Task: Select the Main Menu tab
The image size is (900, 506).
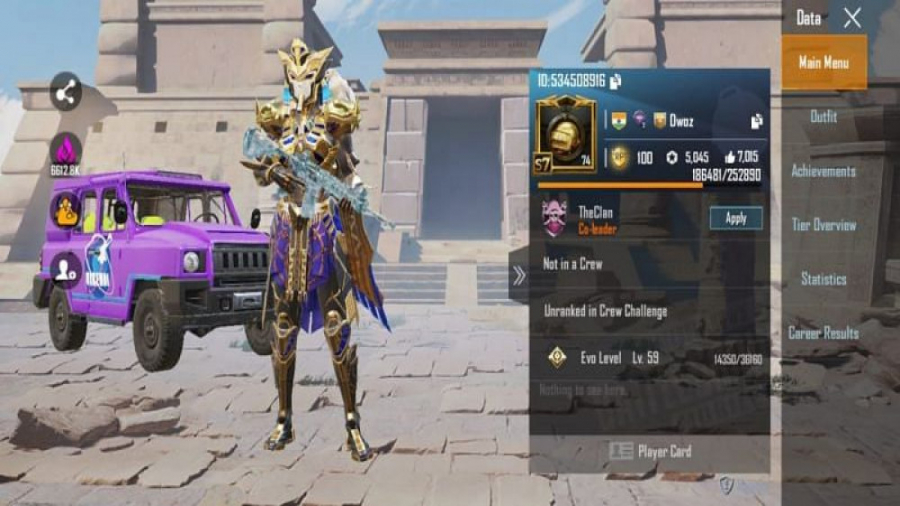Action: coord(824,63)
